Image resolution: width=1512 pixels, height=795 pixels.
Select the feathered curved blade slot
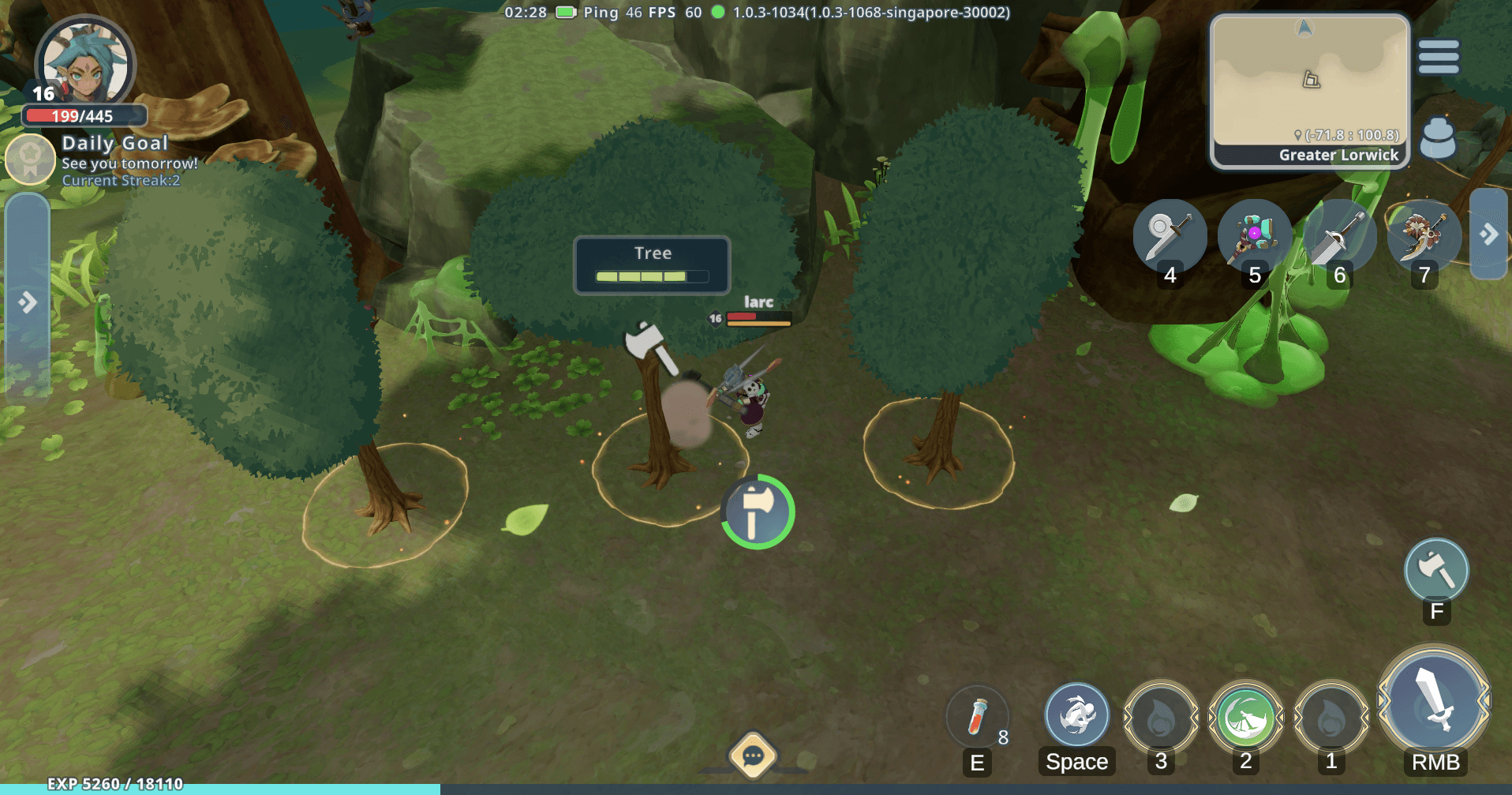click(1423, 236)
